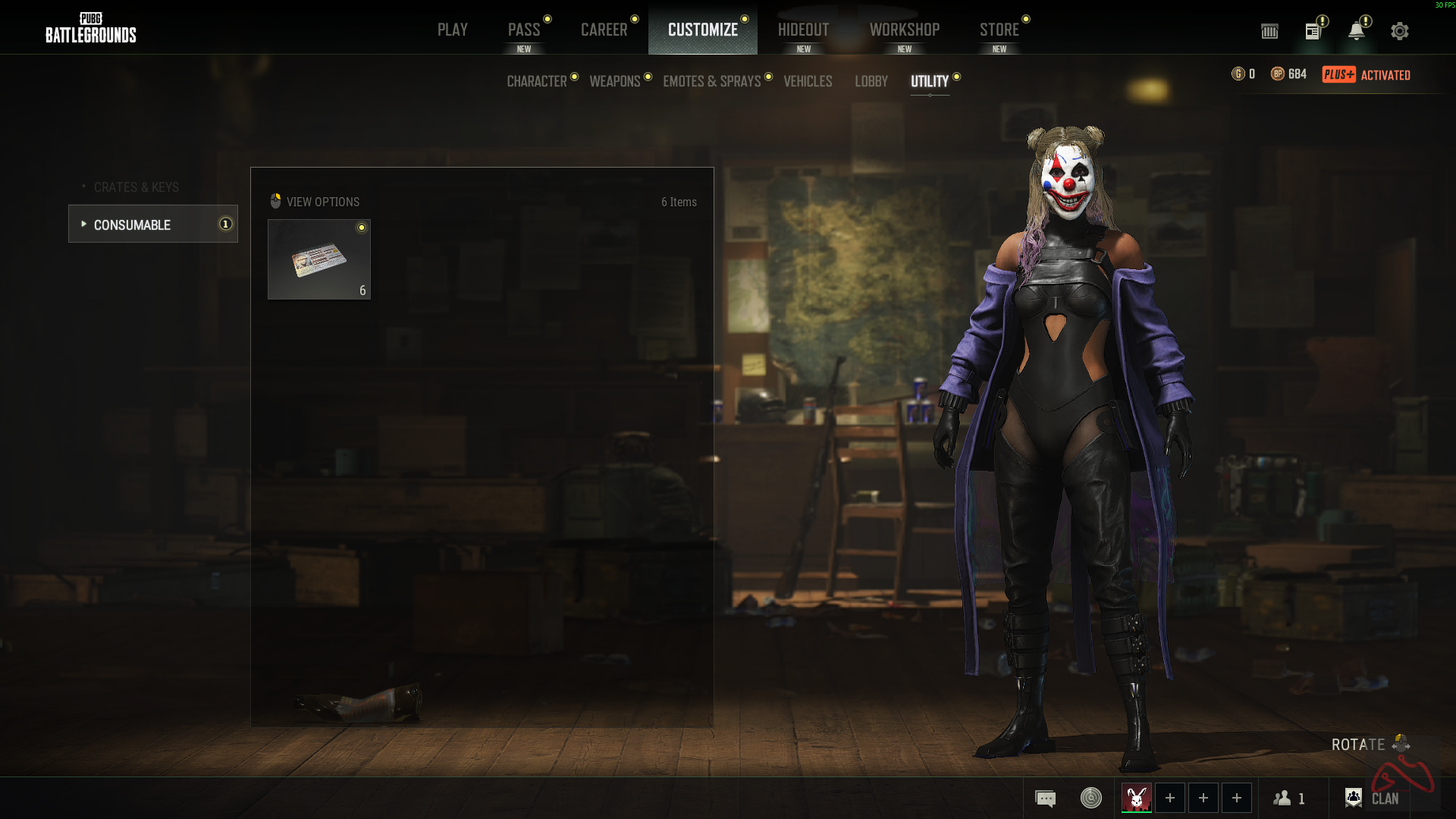1456x819 pixels.
Task: Choose the Crates & Keys category
Action: [136, 187]
